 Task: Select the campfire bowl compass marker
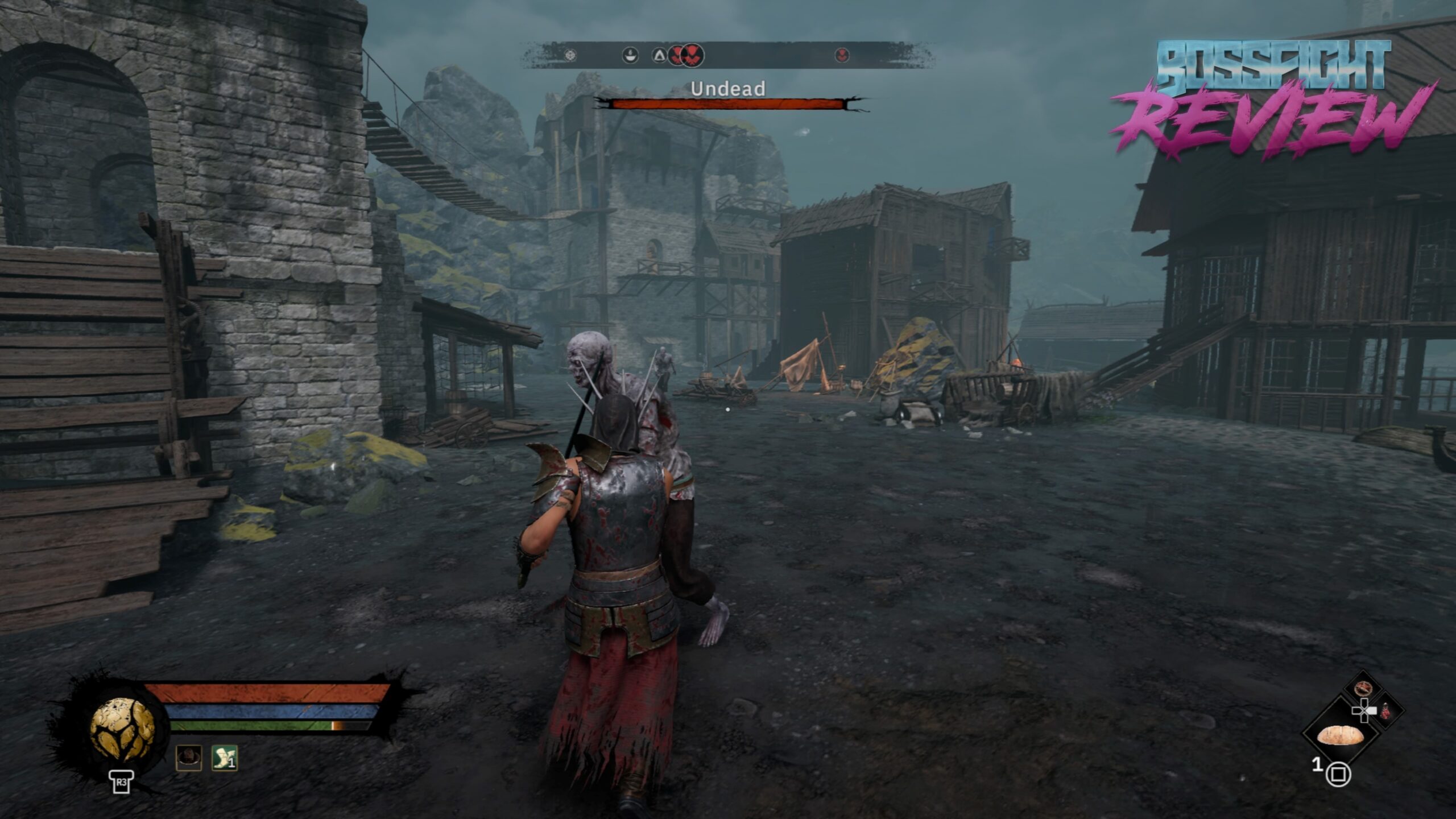coord(630,55)
